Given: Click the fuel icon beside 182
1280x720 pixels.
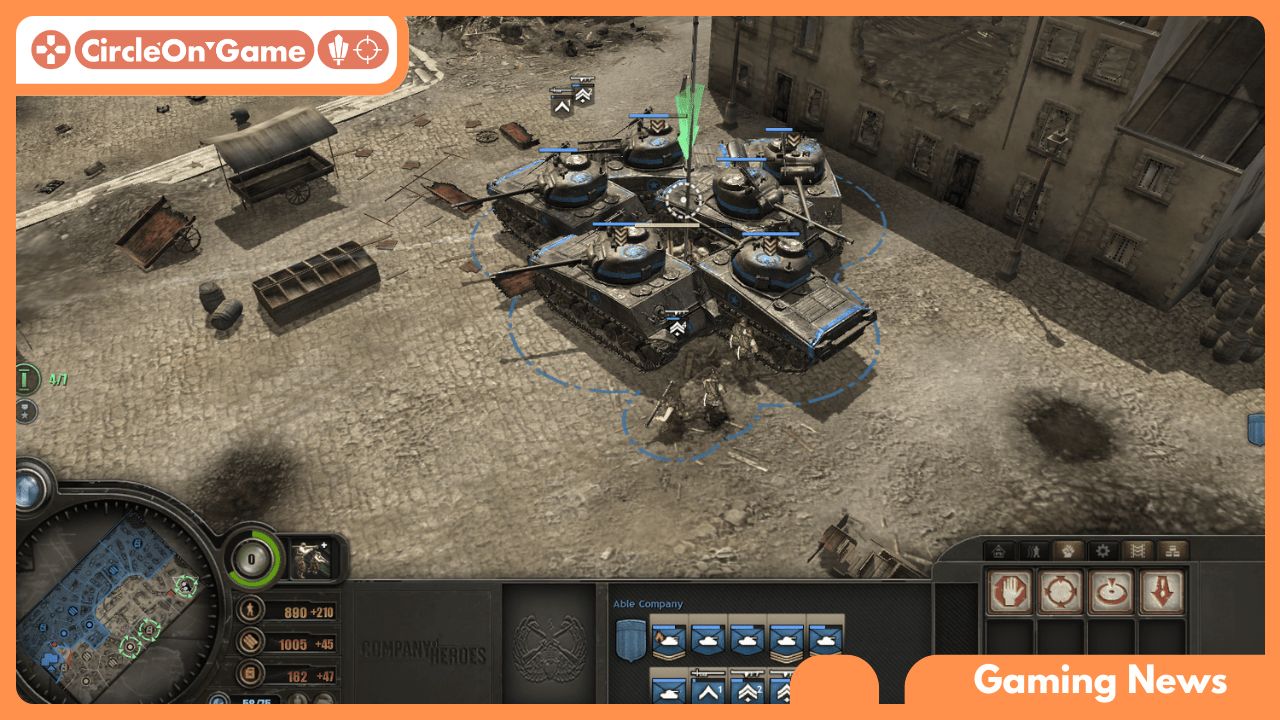Looking at the screenshot, I should (251, 675).
